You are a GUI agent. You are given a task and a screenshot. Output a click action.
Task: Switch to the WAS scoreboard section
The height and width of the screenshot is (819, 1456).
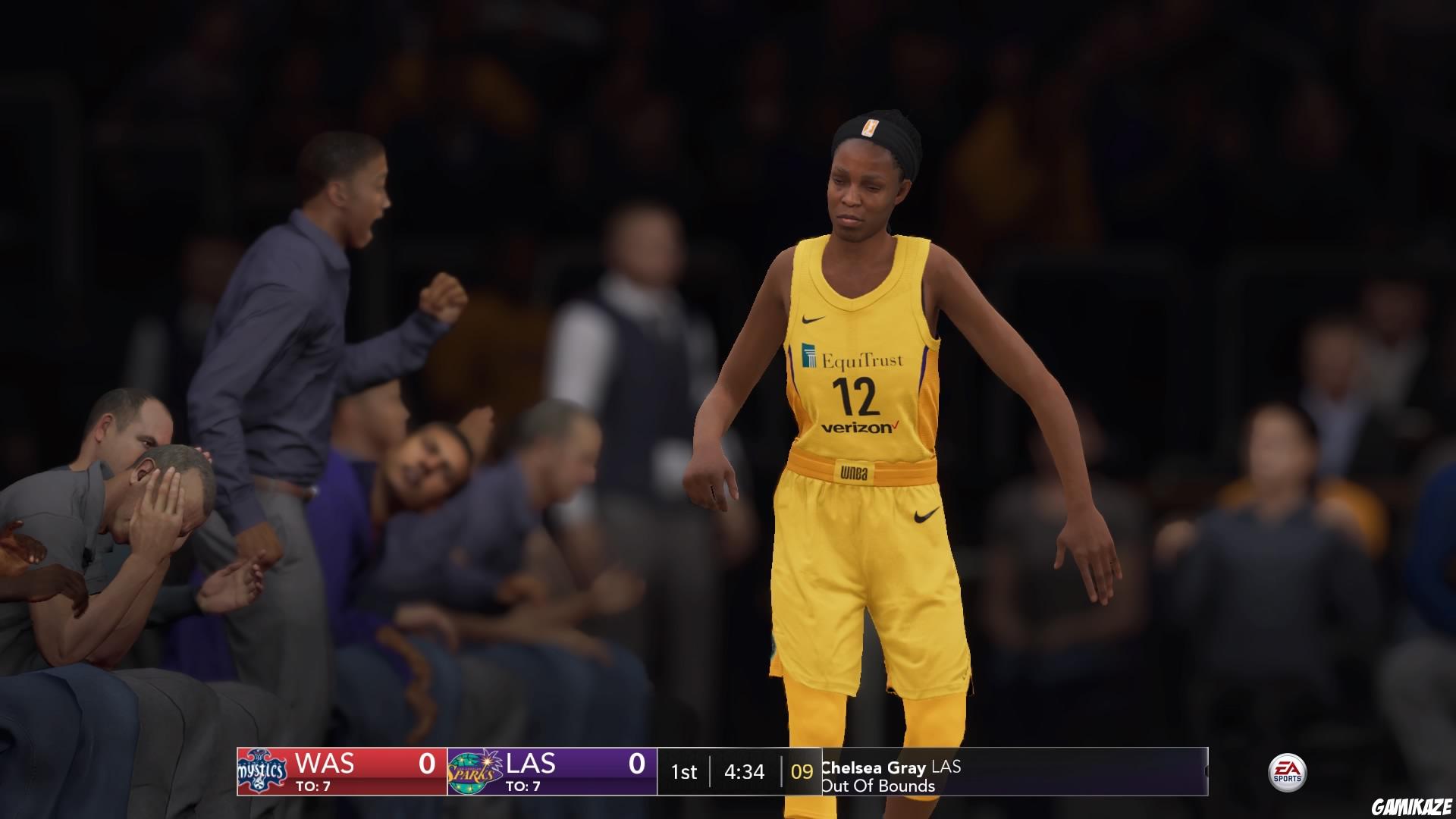pyautogui.click(x=326, y=762)
